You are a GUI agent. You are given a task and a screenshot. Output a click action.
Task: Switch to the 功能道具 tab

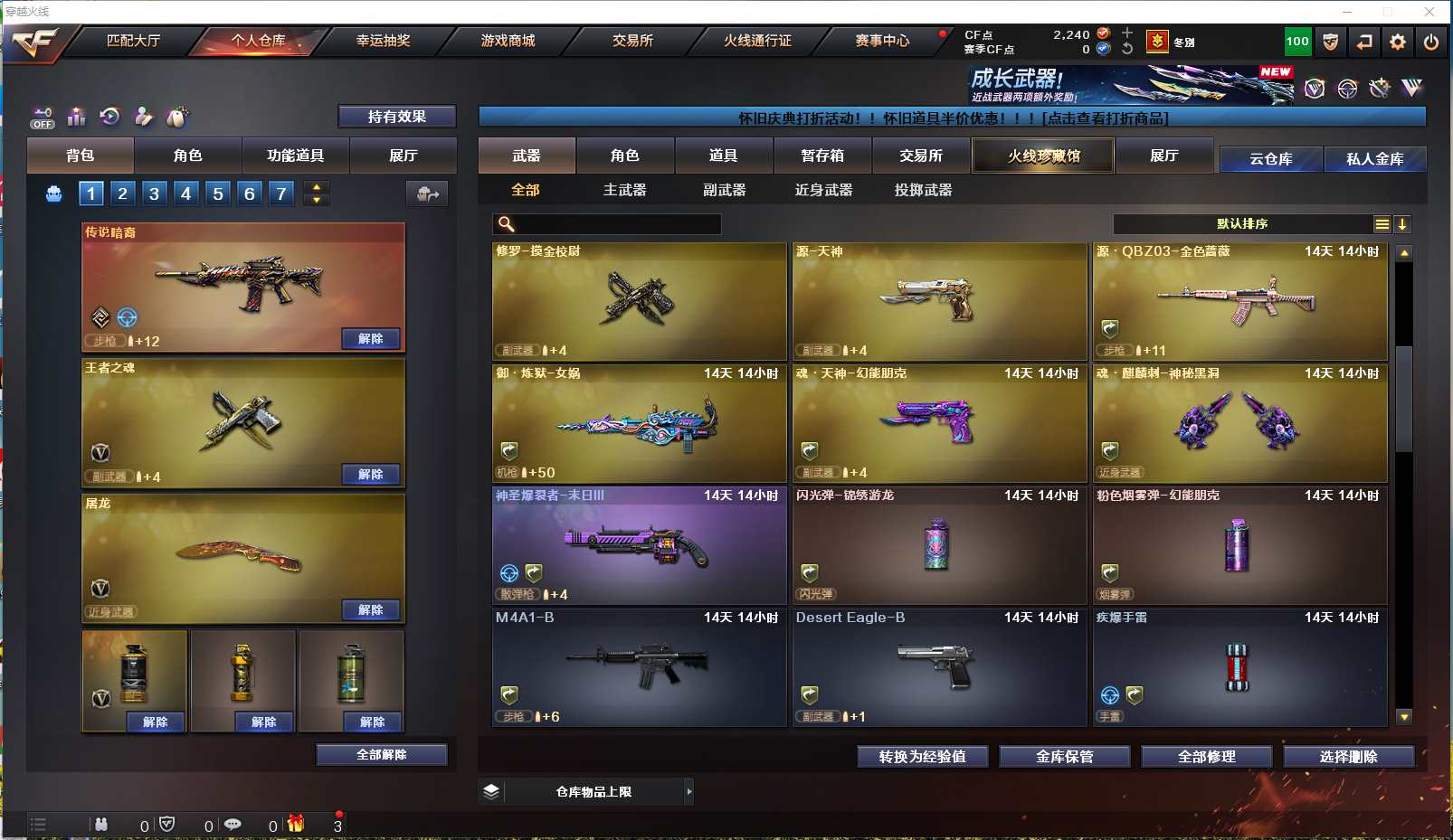tap(295, 156)
